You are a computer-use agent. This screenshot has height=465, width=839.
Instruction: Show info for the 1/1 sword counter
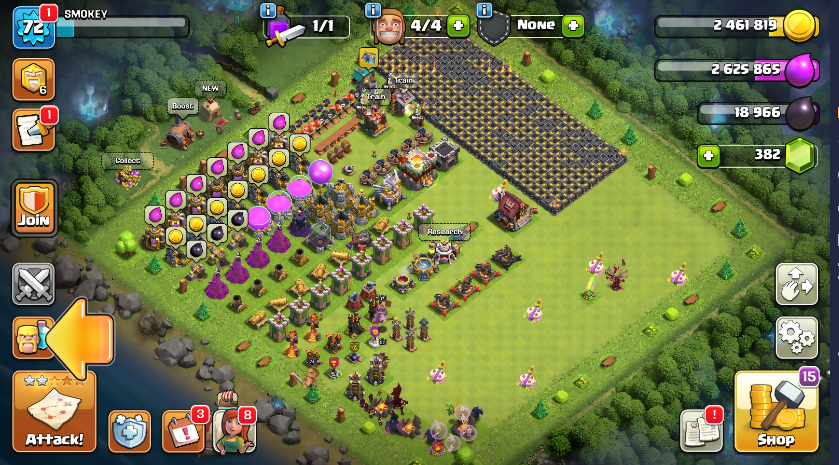click(x=267, y=10)
